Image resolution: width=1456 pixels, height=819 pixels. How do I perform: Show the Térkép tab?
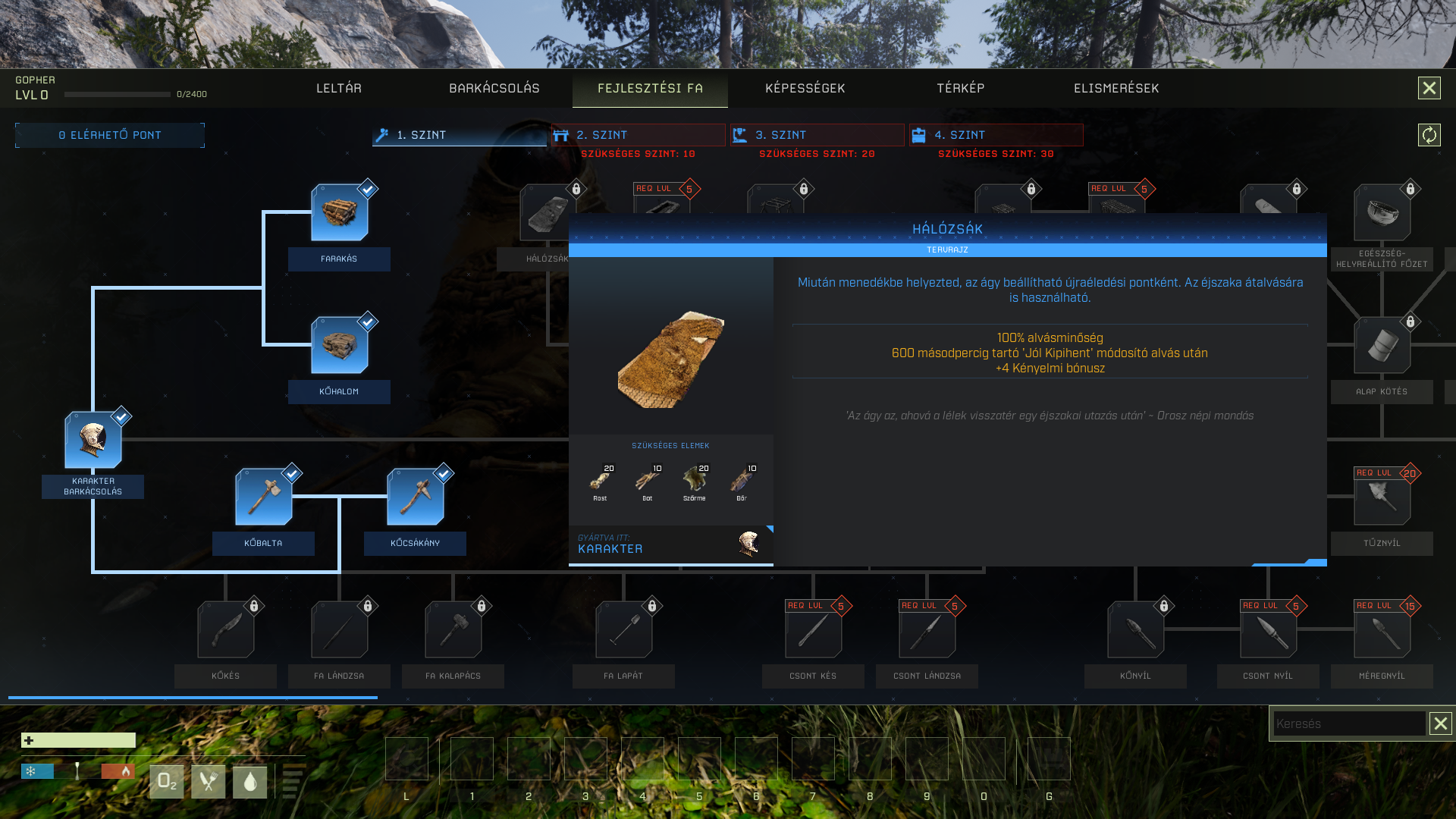[x=960, y=89]
